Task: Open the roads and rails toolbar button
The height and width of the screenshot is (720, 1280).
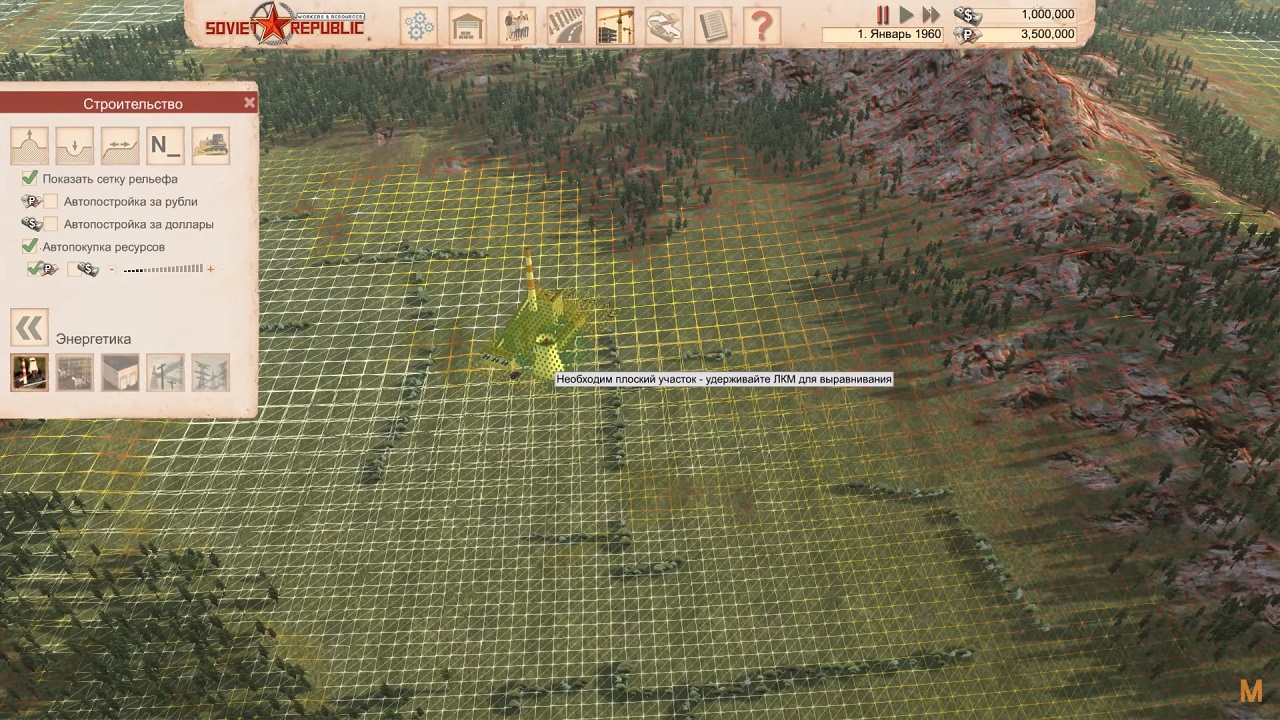Action: (566, 25)
